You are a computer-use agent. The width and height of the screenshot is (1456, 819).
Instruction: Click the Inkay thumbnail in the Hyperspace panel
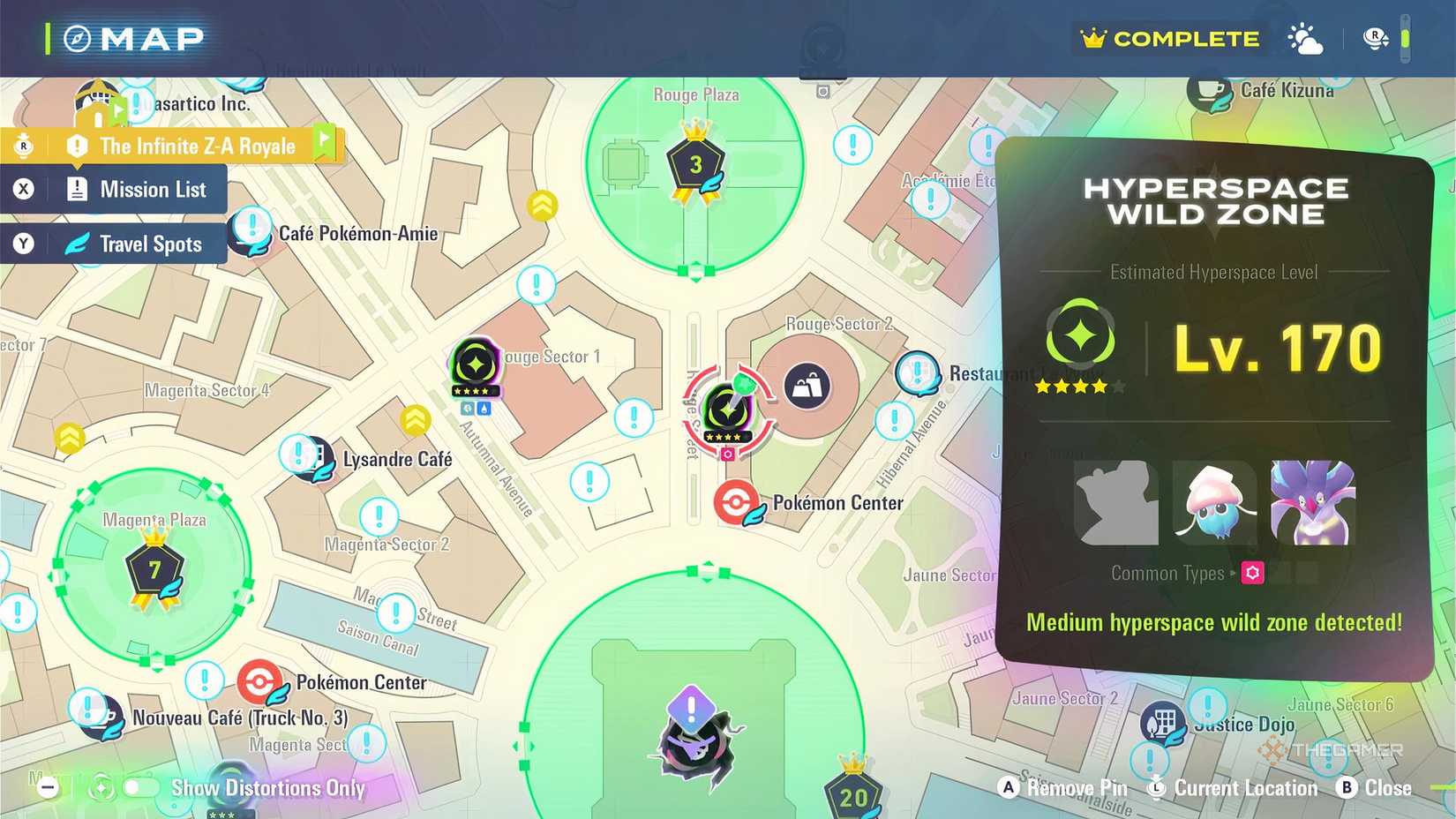pyautogui.click(x=1215, y=505)
